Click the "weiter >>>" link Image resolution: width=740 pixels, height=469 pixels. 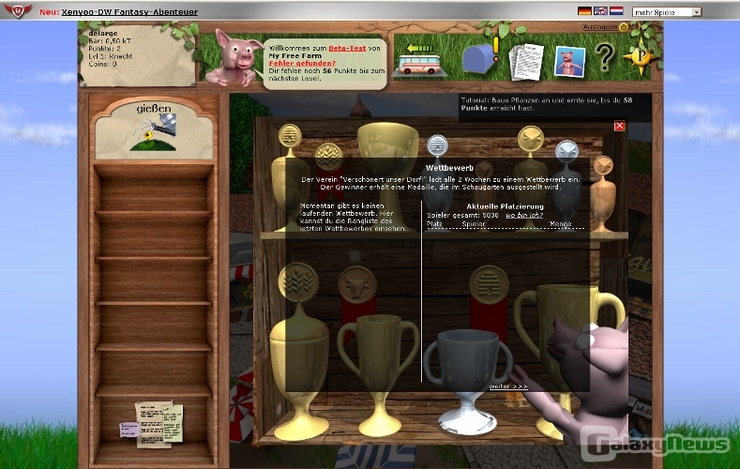(x=508, y=385)
